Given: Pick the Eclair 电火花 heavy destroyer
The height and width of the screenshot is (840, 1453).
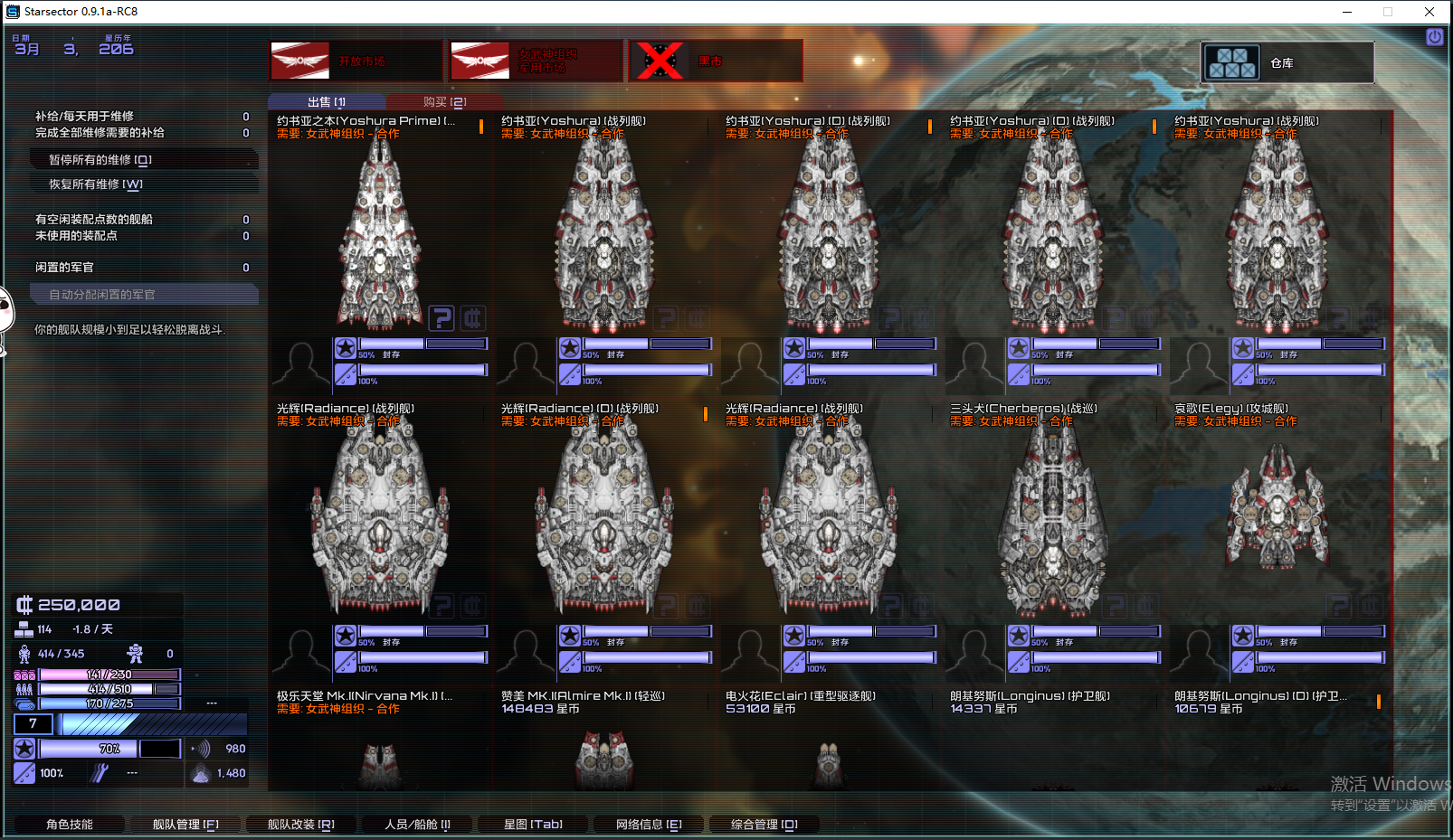Looking at the screenshot, I should click(828, 750).
